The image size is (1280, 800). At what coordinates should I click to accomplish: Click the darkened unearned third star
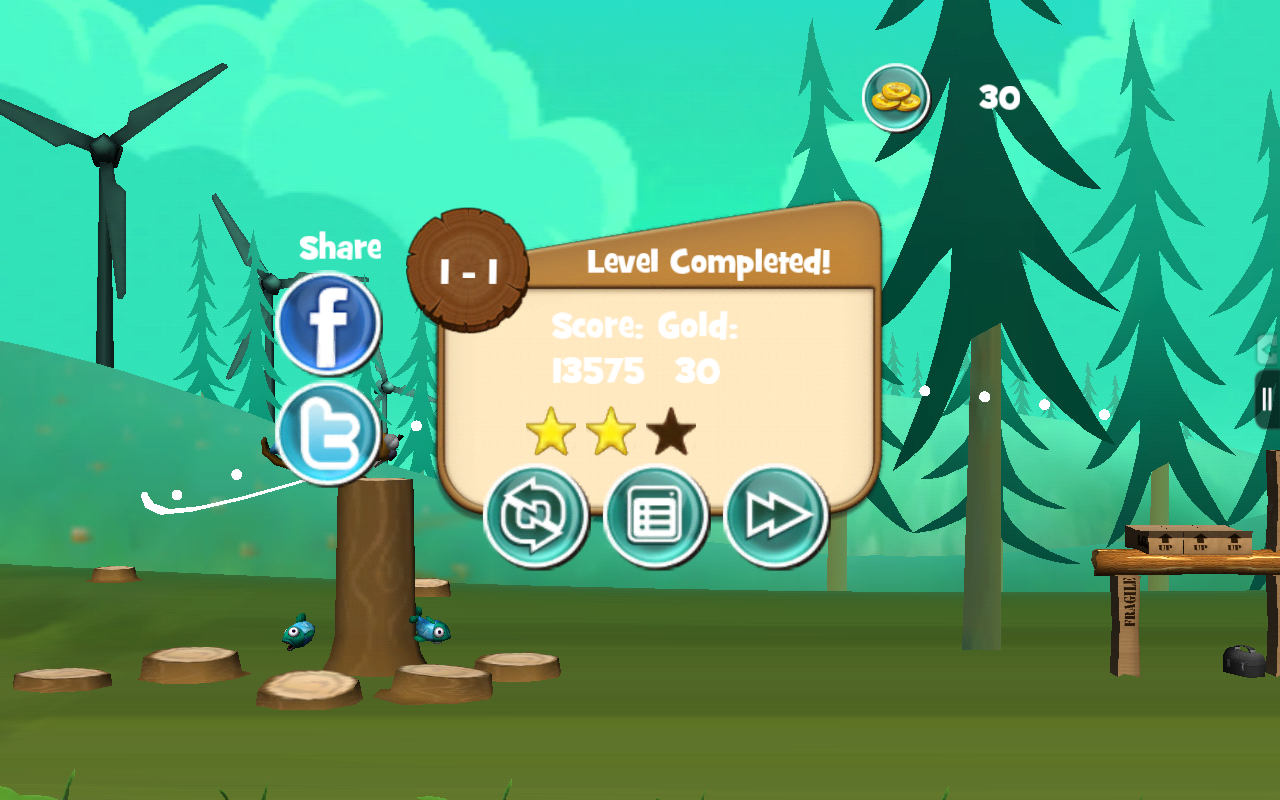pos(671,432)
